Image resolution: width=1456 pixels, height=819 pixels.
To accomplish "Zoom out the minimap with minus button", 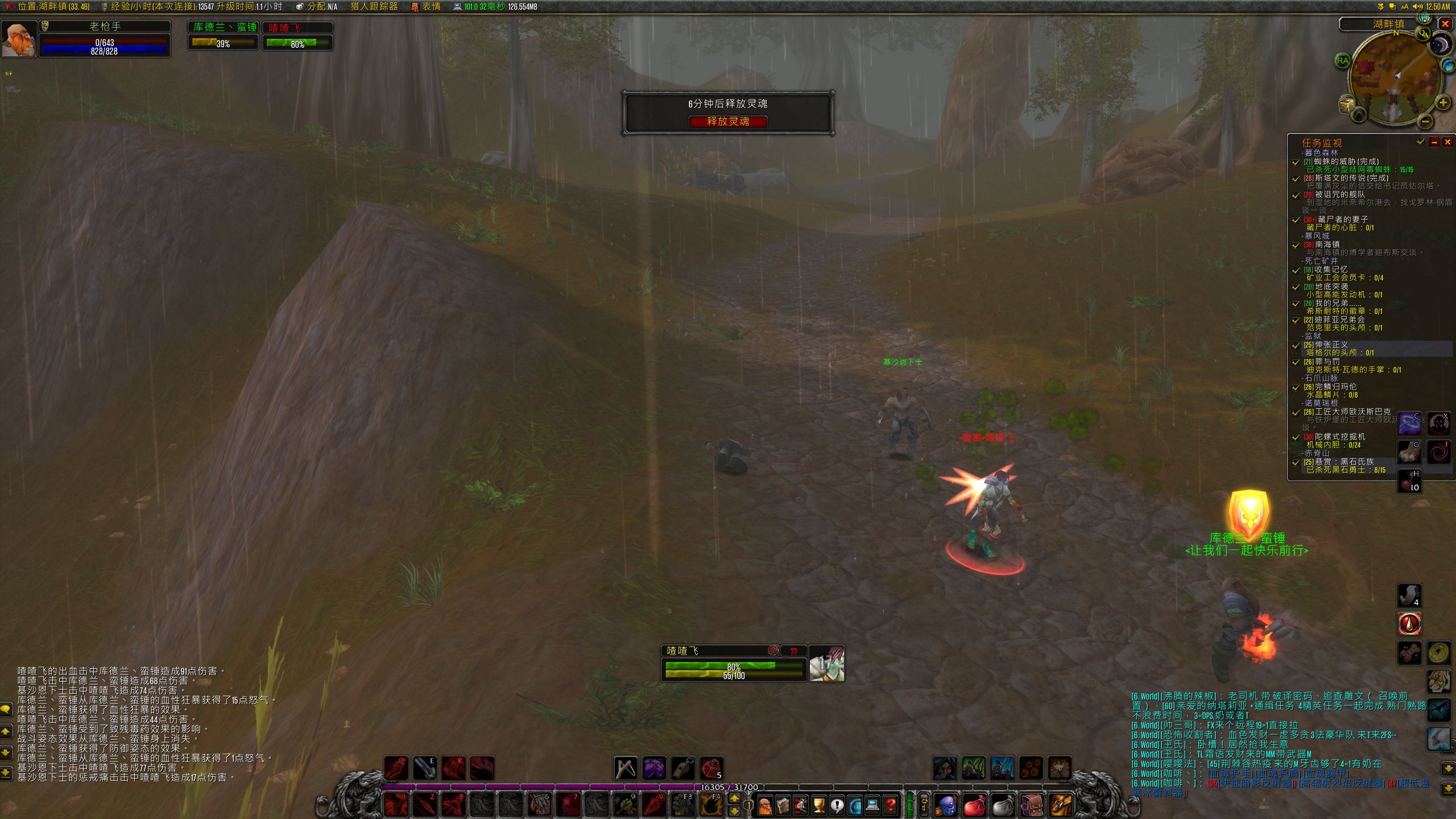I will click(x=1425, y=121).
